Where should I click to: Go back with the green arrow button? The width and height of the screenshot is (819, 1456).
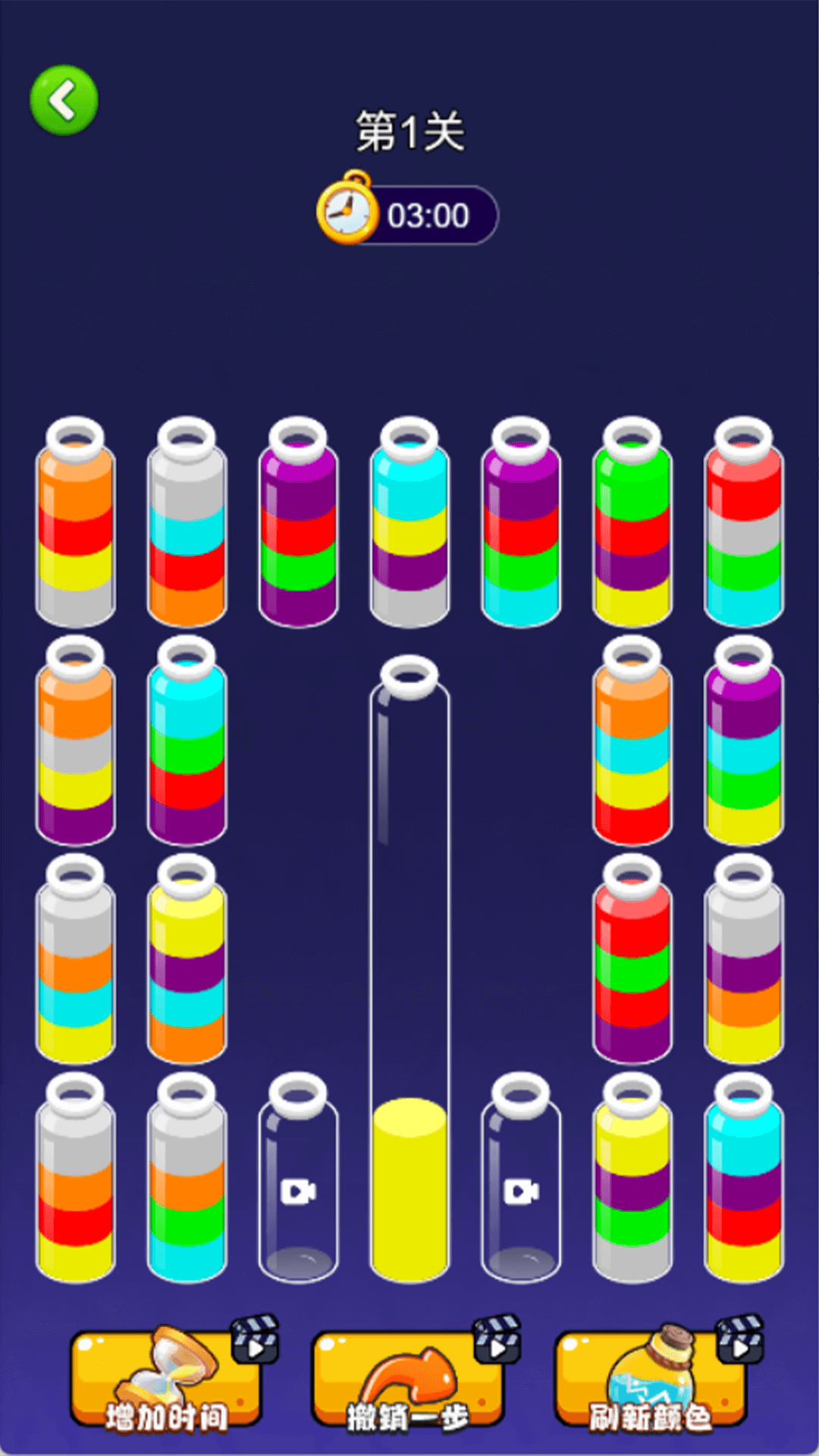[64, 100]
